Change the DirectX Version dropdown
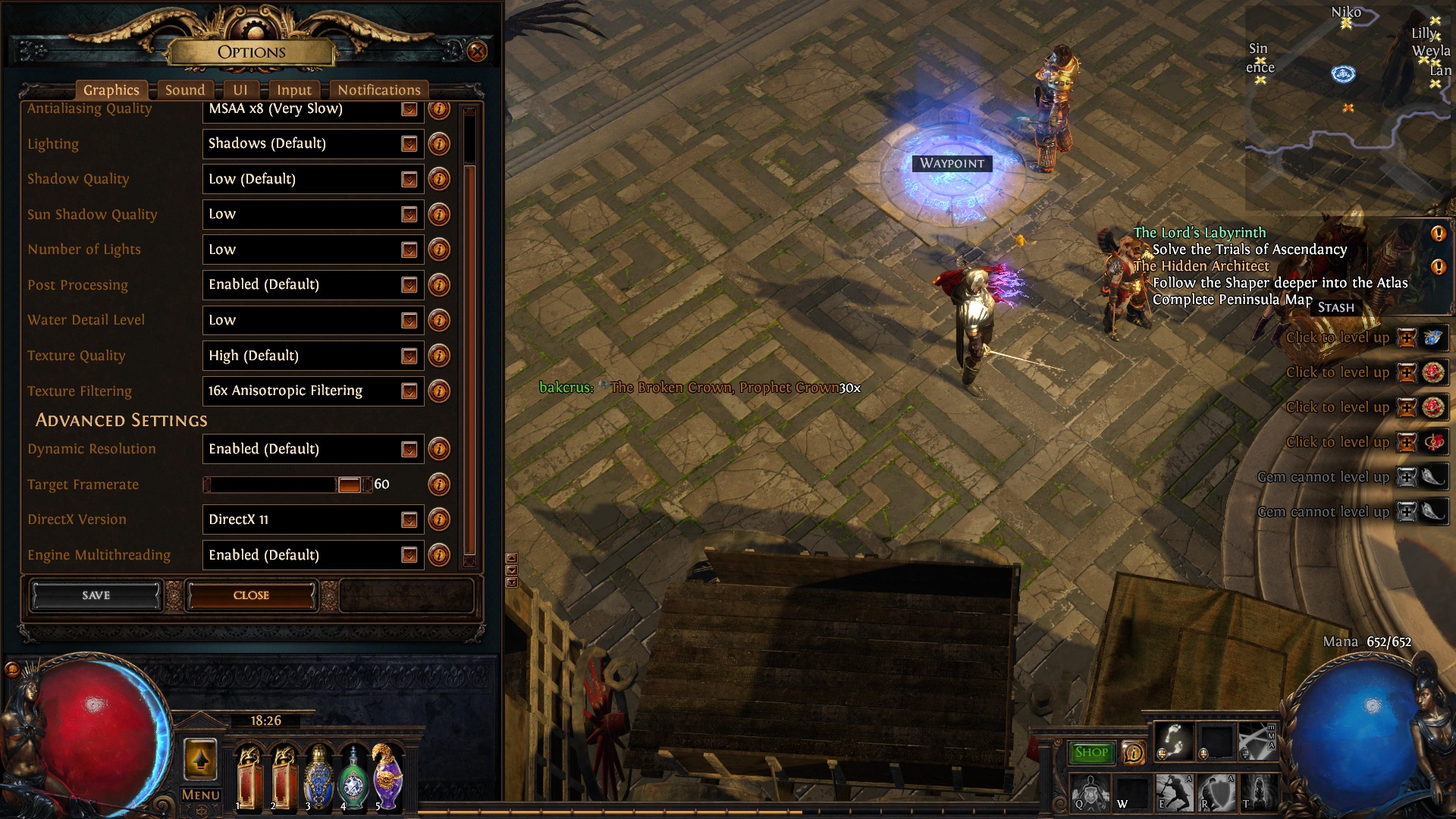Viewport: 1456px width, 819px height. coord(312,519)
